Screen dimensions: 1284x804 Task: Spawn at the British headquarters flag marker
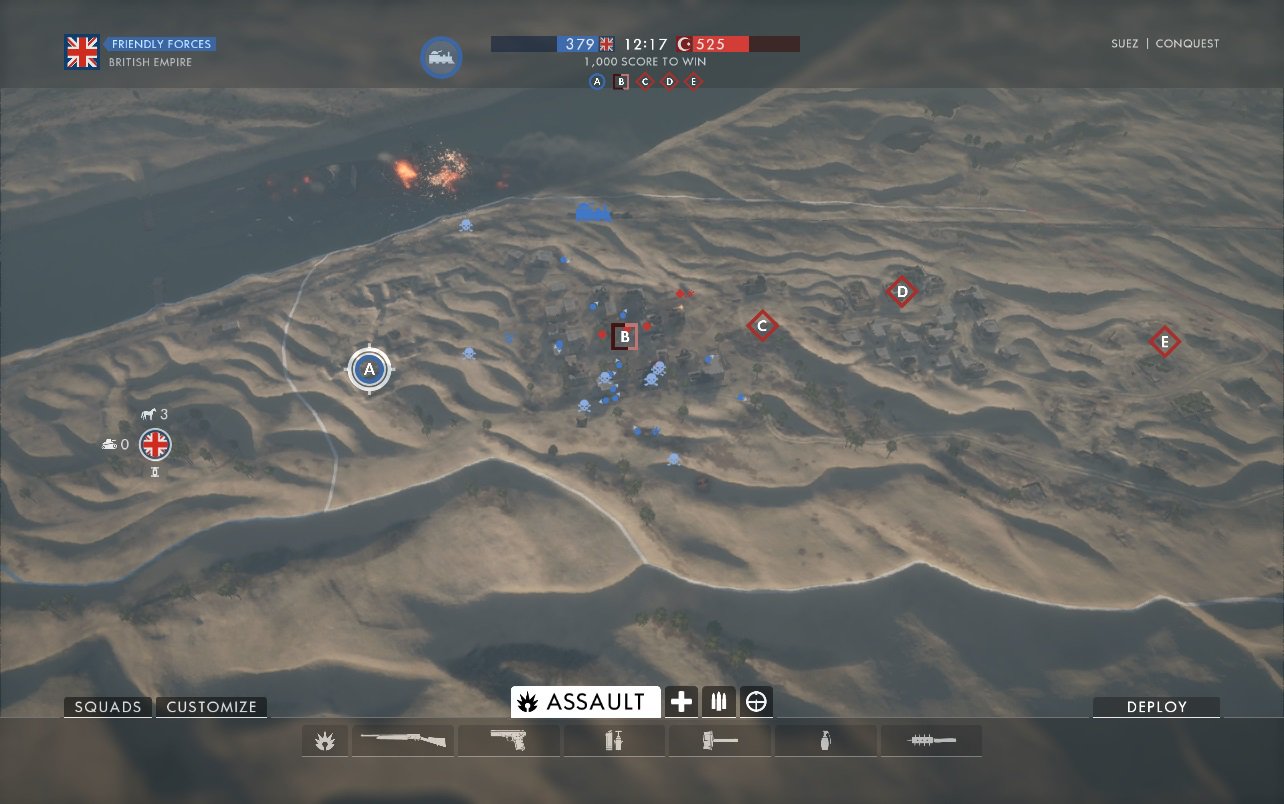click(155, 443)
